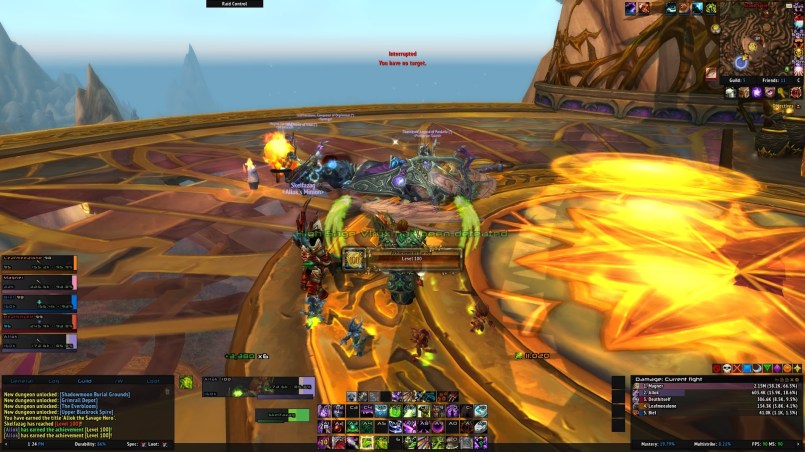Show the Guild roster count
The image size is (805, 452).
point(736,79)
